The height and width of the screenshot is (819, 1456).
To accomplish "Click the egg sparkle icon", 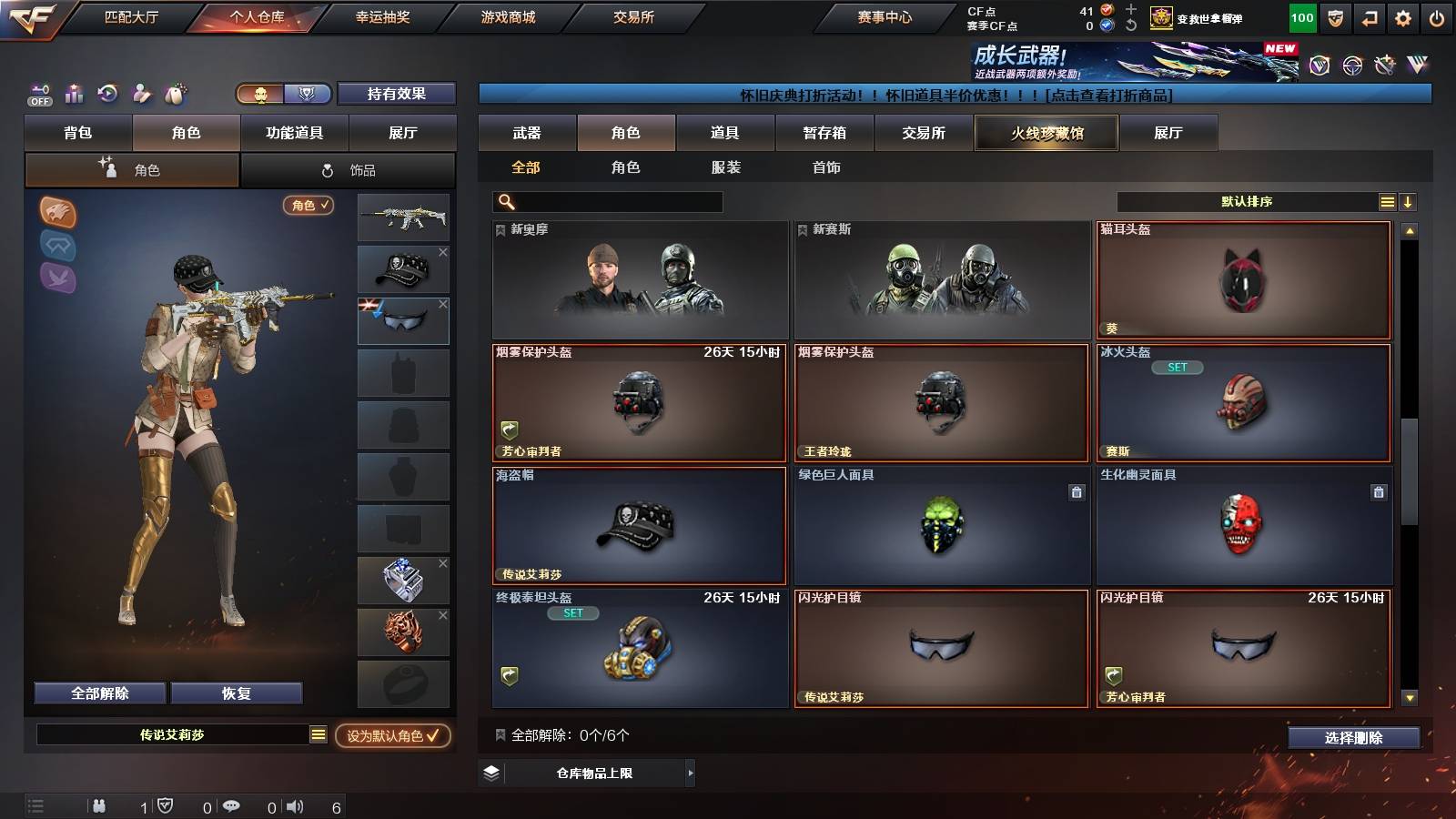I will 175,94.
